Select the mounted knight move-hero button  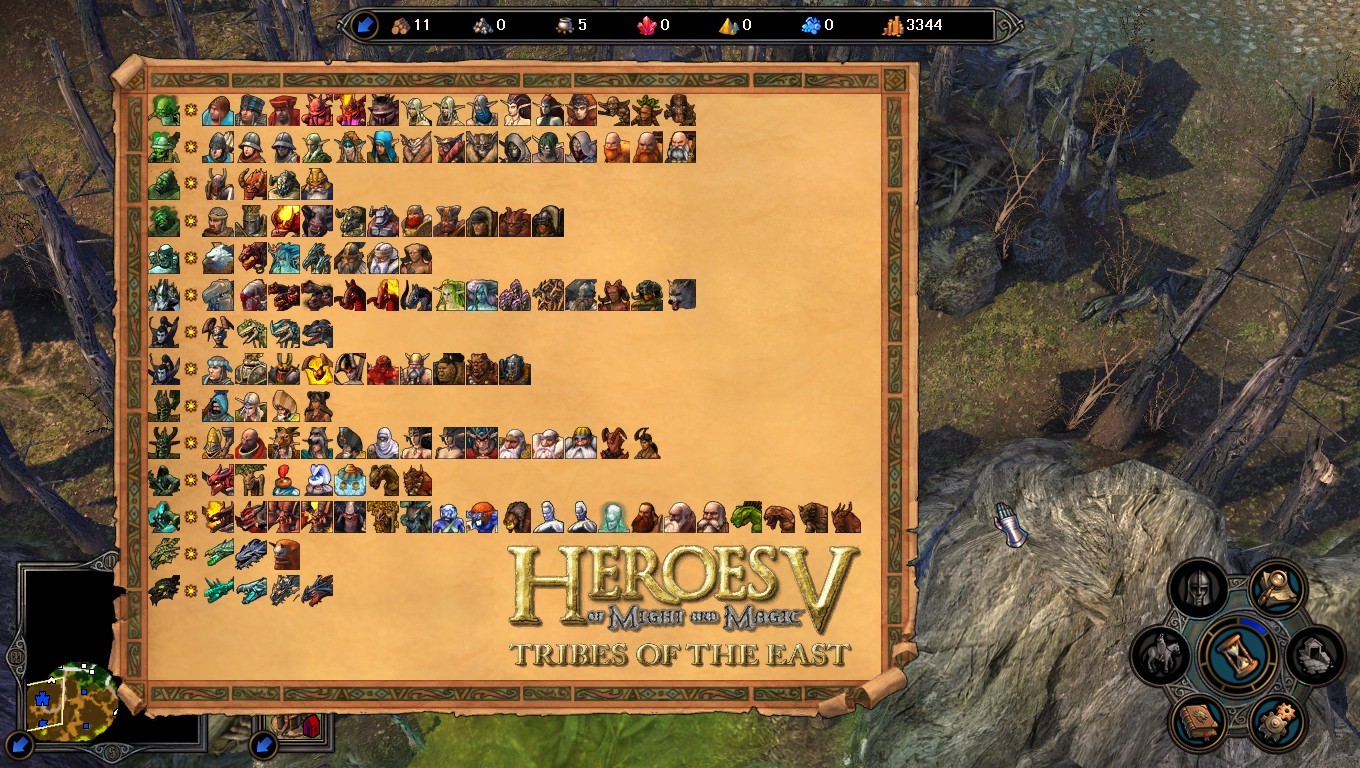click(1160, 657)
